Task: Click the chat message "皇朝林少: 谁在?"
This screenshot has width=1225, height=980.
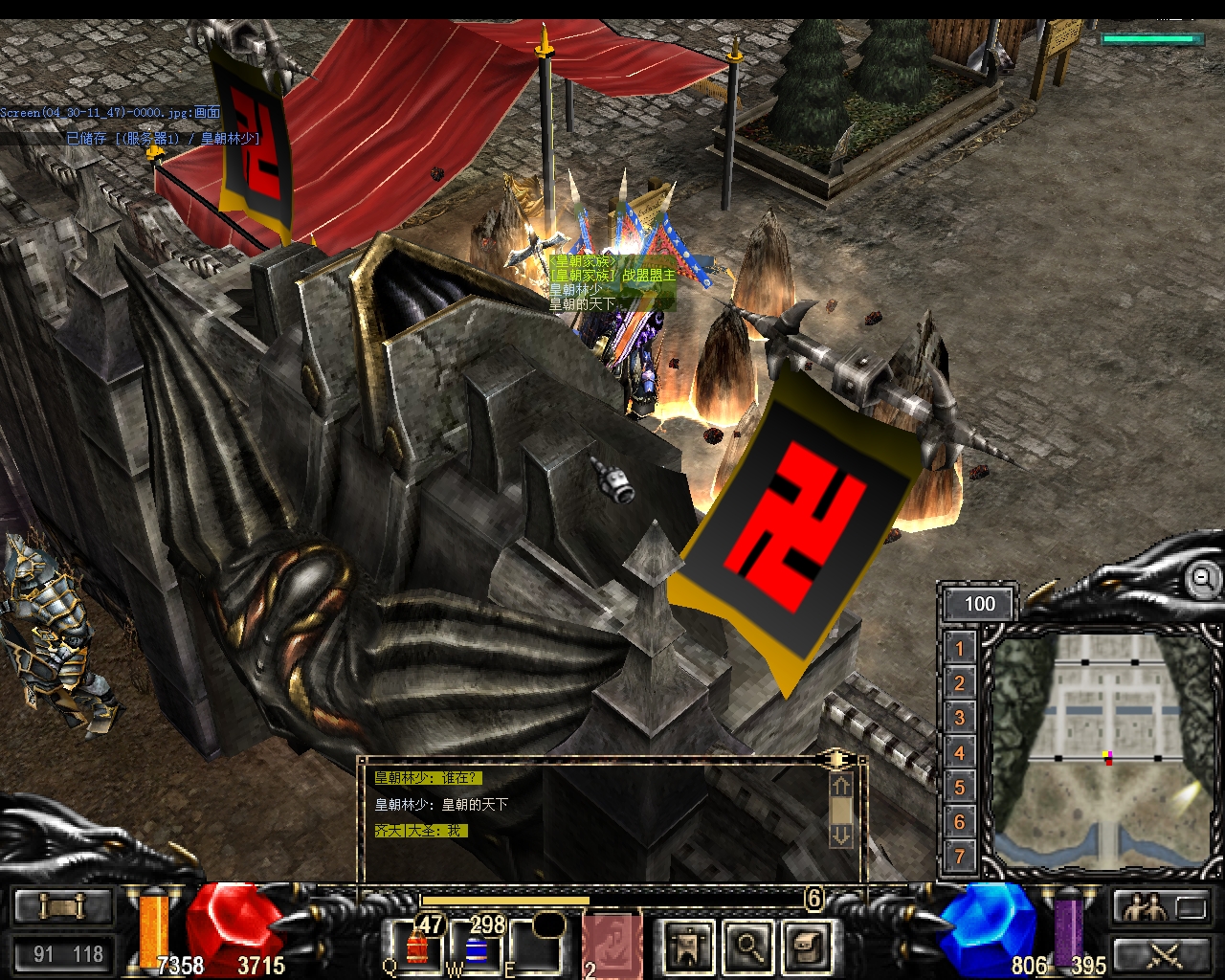Action: point(427,778)
